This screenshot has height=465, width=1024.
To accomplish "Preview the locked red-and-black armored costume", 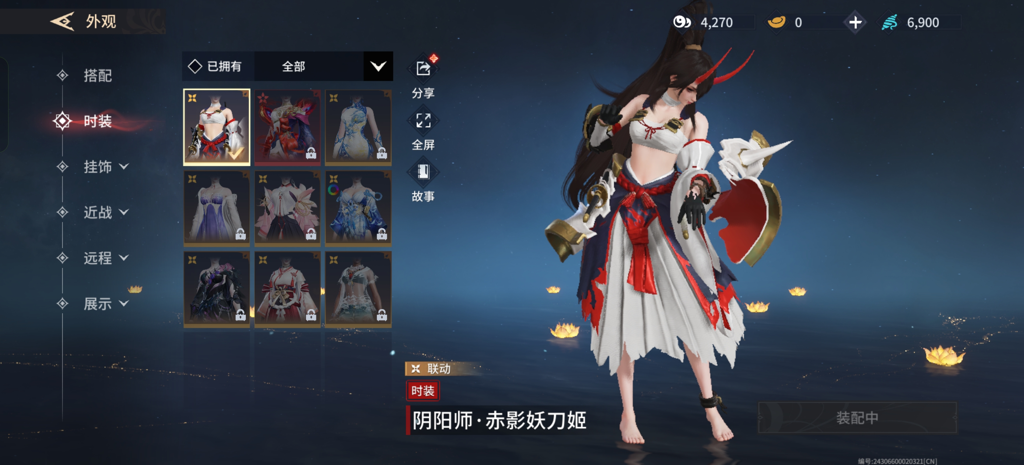I will coord(287,127).
